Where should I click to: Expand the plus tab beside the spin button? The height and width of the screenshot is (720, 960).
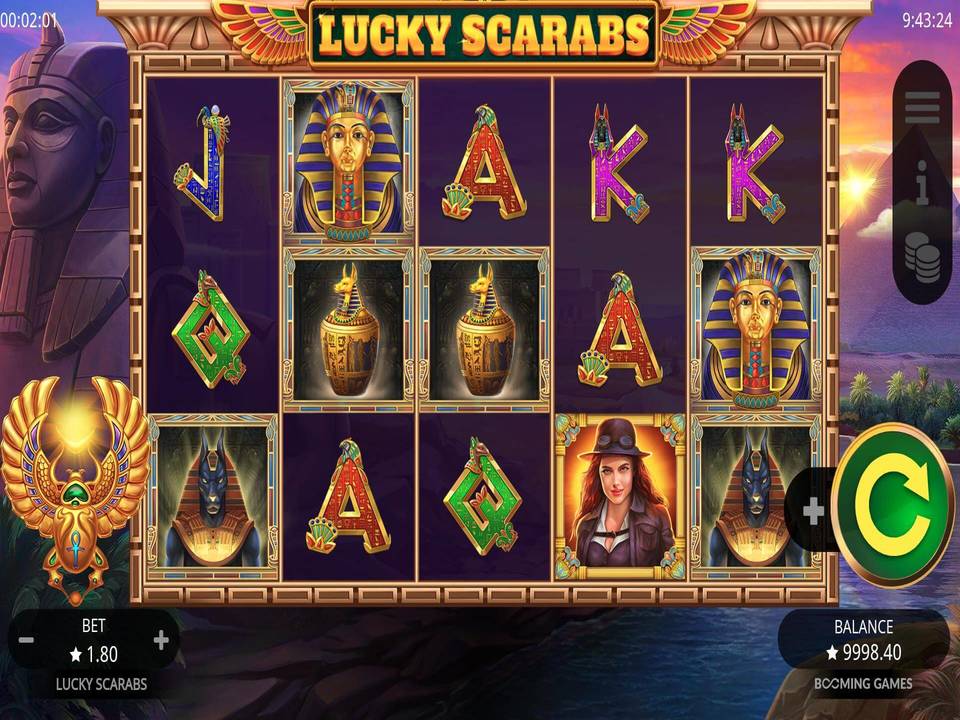pyautogui.click(x=813, y=511)
